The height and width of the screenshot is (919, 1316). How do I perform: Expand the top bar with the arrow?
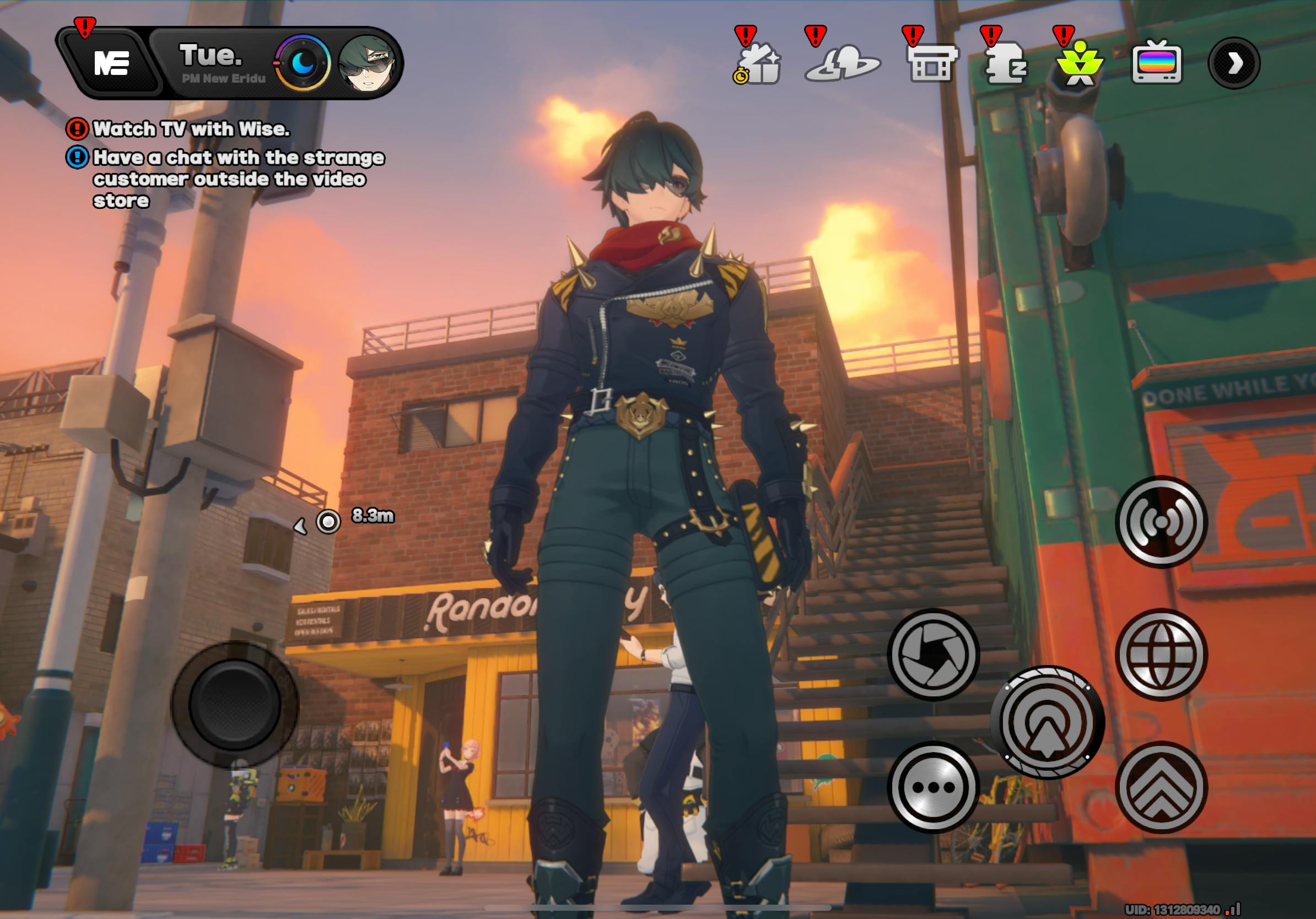[1234, 63]
